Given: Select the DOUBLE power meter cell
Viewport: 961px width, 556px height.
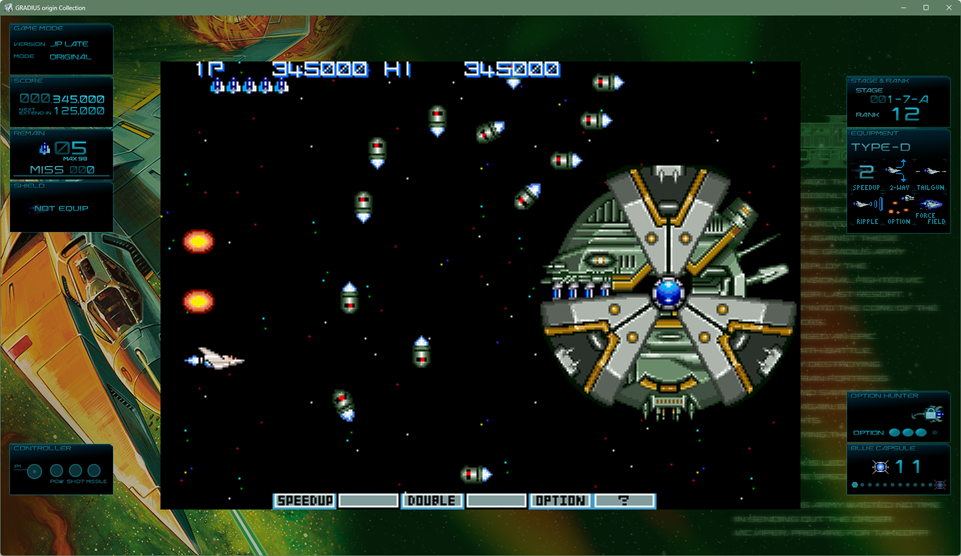Looking at the screenshot, I should pos(432,500).
